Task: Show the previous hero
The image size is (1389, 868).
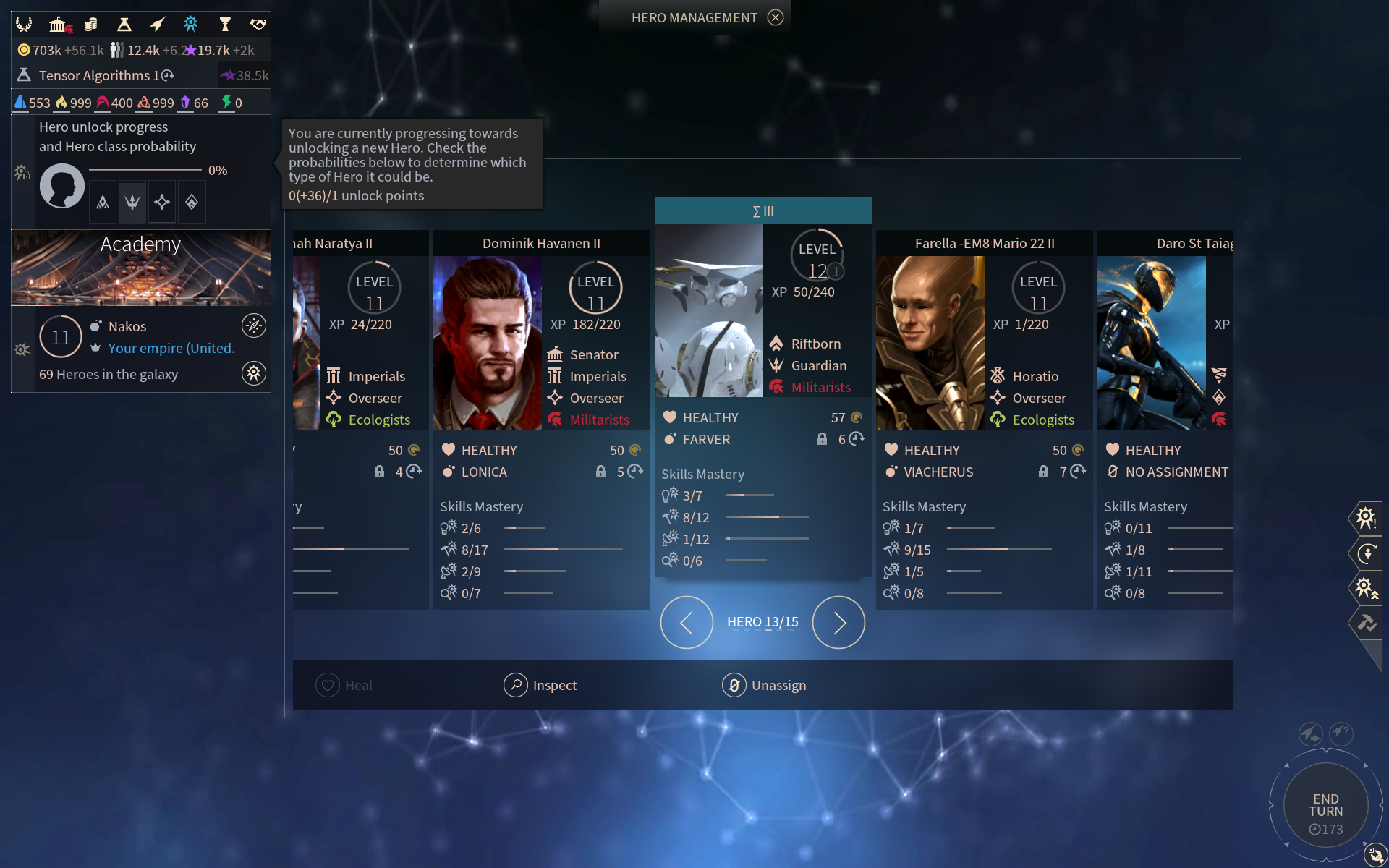Action: tap(686, 622)
